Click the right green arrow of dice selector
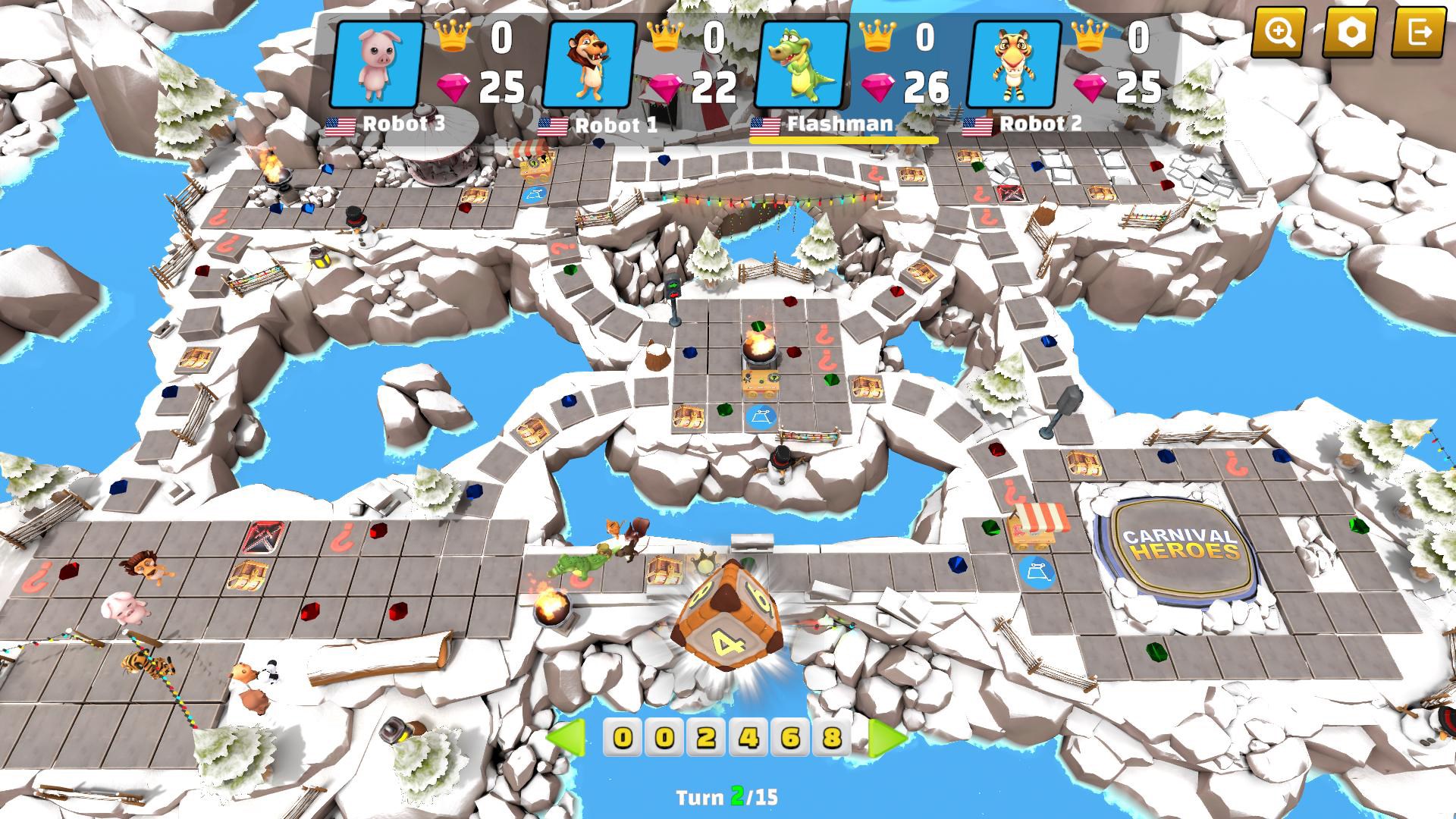Viewport: 1456px width, 819px height. (x=887, y=737)
